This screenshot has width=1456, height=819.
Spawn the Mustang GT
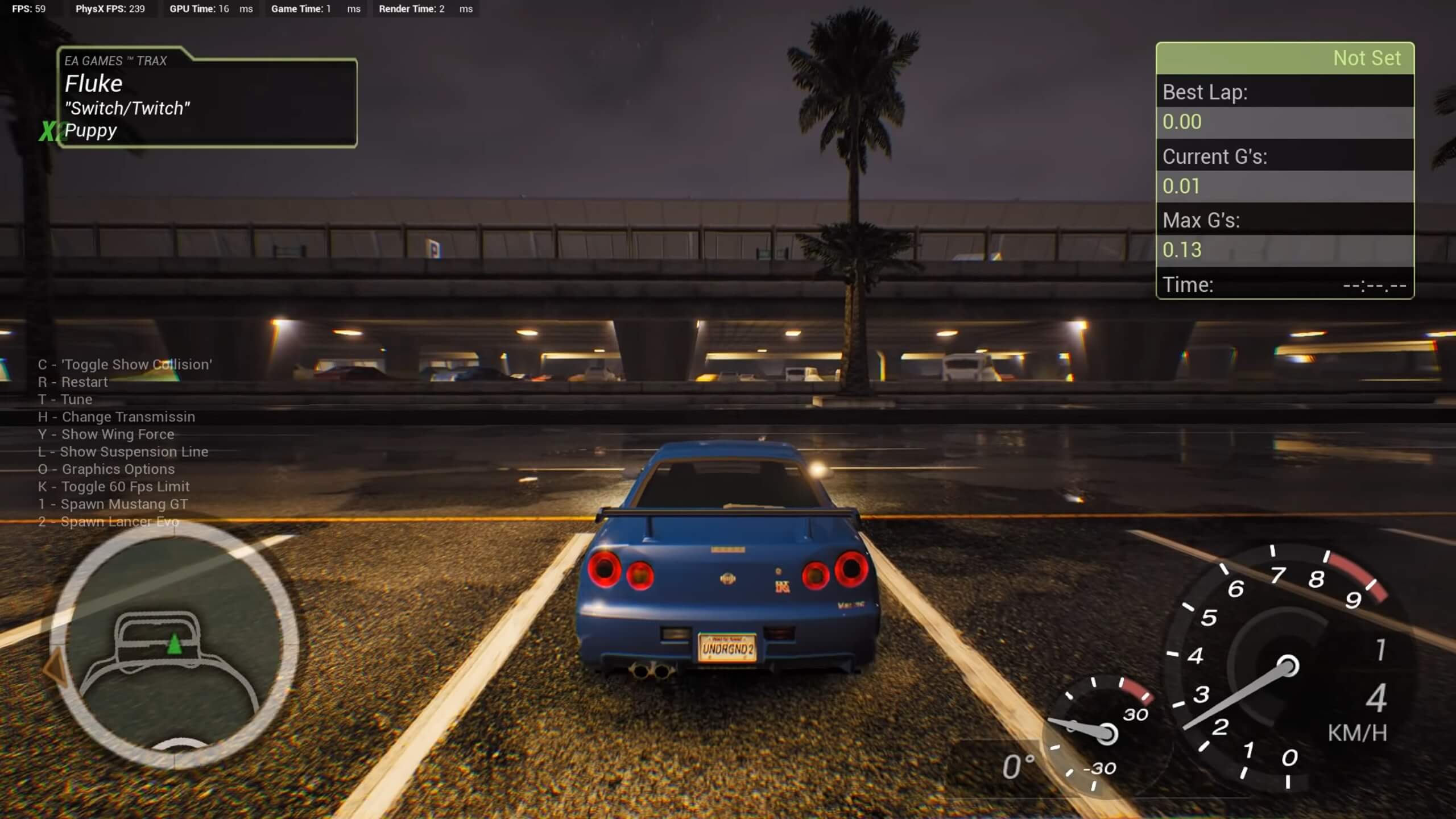[112, 504]
